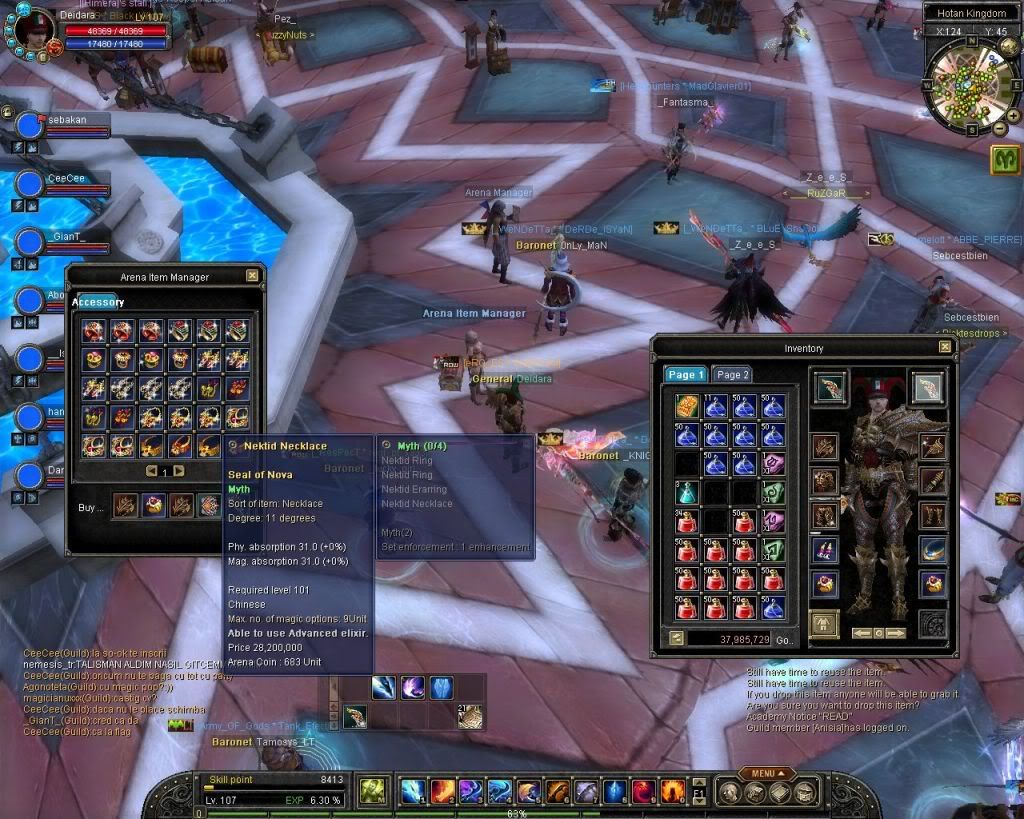Viewport: 1024px width, 819px height.
Task: Select the orange scroll item in inventory
Action: pos(686,406)
